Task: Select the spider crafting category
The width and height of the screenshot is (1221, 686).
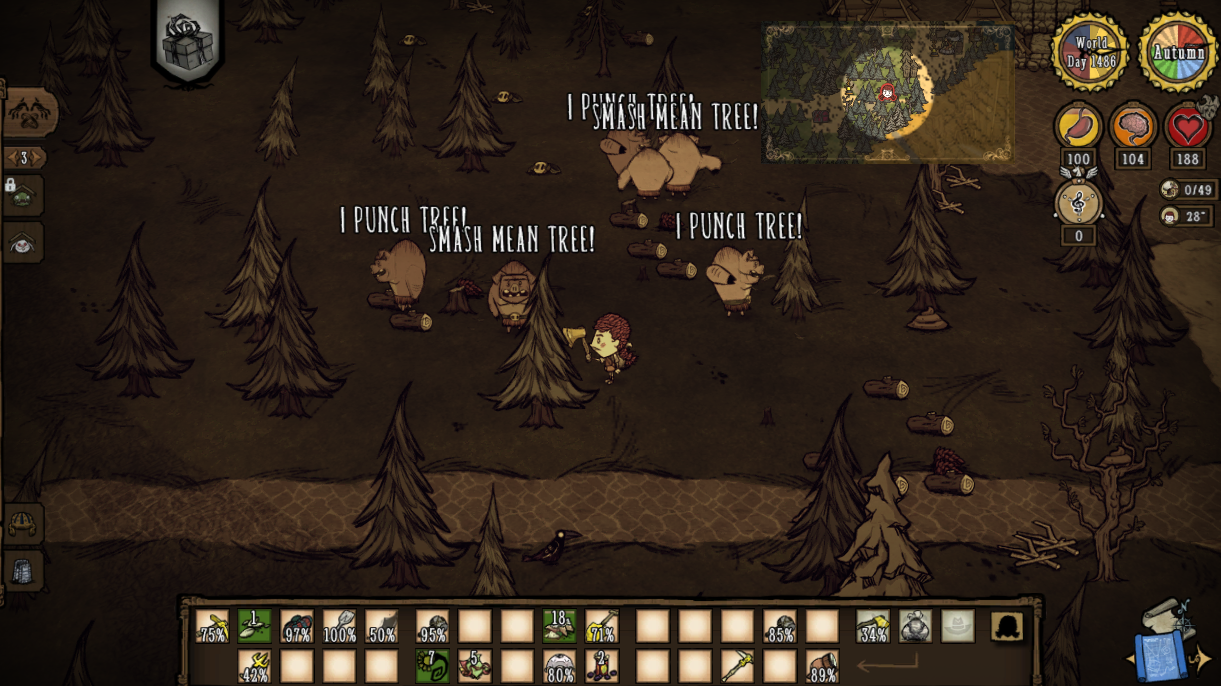Action: [x=23, y=243]
